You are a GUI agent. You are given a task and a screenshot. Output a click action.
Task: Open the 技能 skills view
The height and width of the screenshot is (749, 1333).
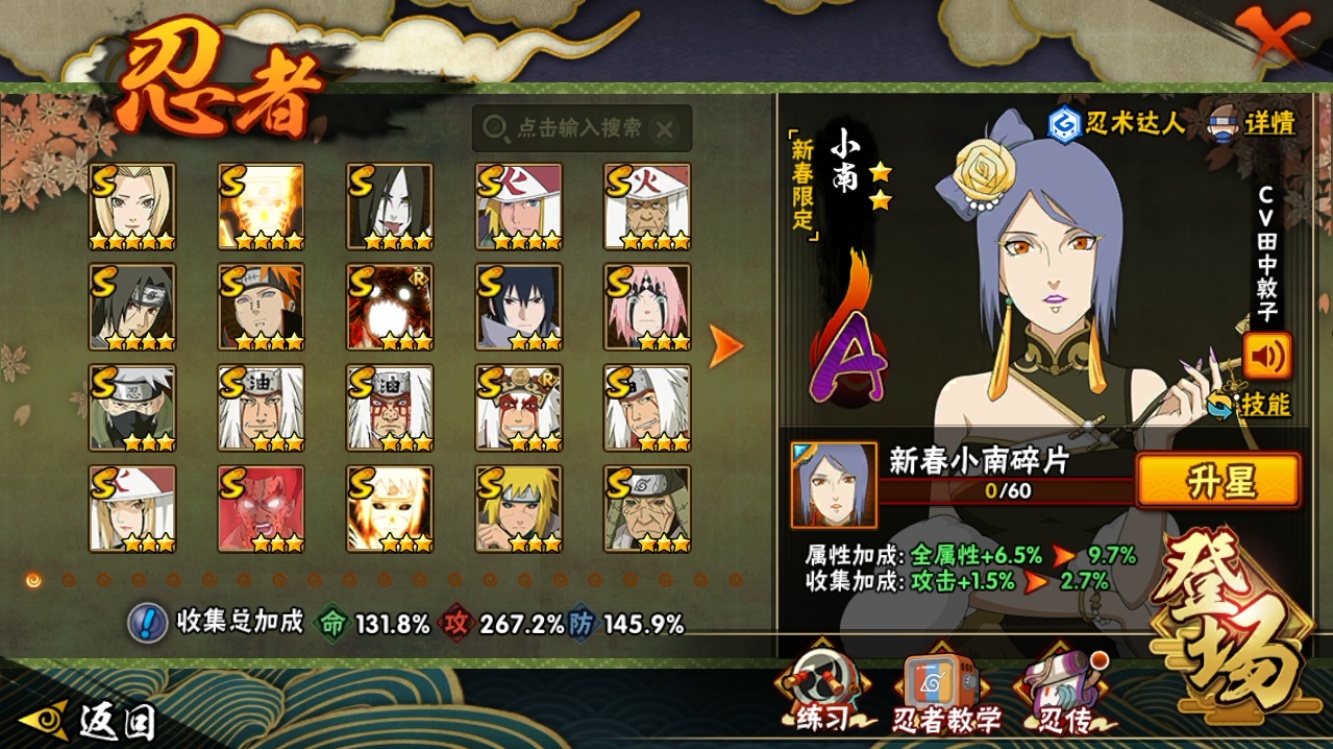point(1263,404)
